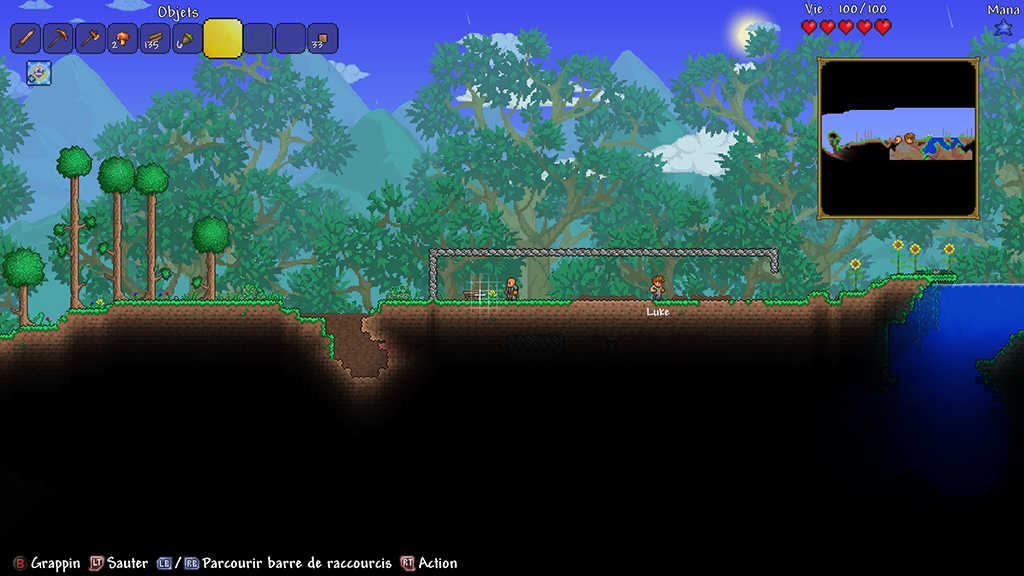Select the acorn slot
This screenshot has width=1024, height=576.
186,39
